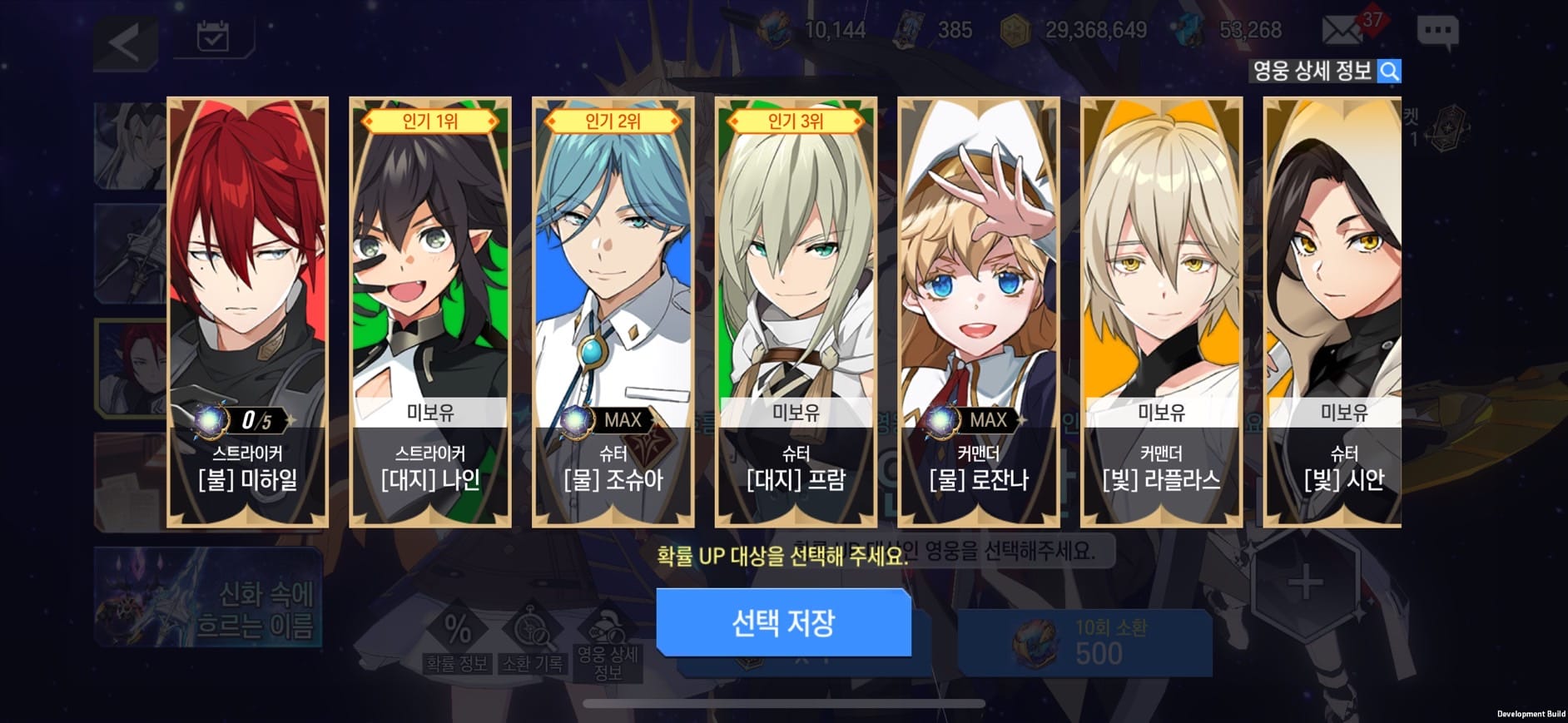The image size is (1568, 723).
Task: Open 영웅 상세 정보 magnifier button
Action: (x=1388, y=72)
